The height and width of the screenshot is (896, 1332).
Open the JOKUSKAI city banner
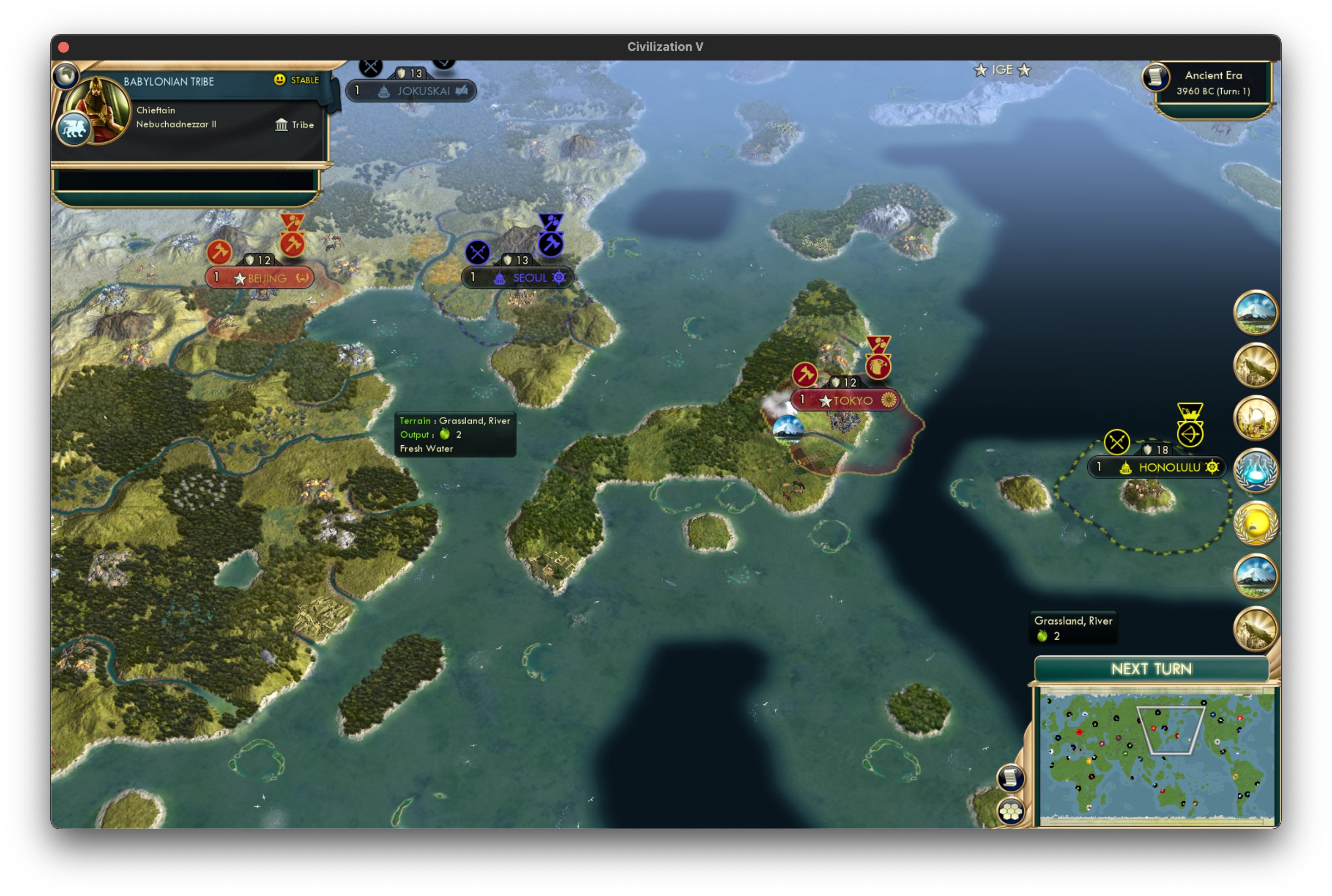pyautogui.click(x=410, y=90)
